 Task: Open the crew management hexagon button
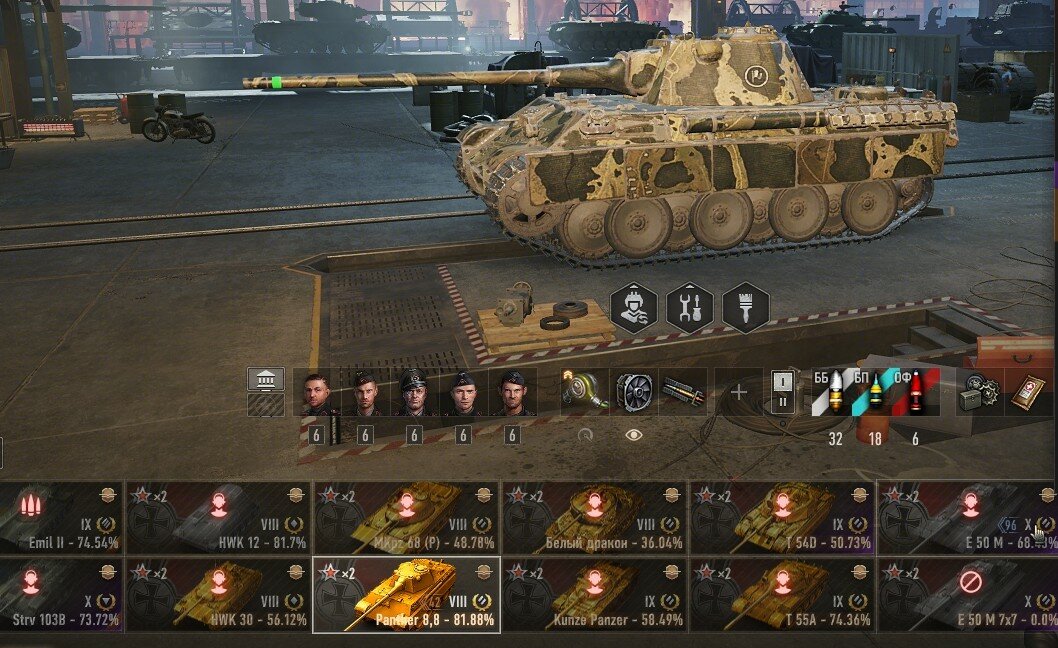tap(634, 308)
